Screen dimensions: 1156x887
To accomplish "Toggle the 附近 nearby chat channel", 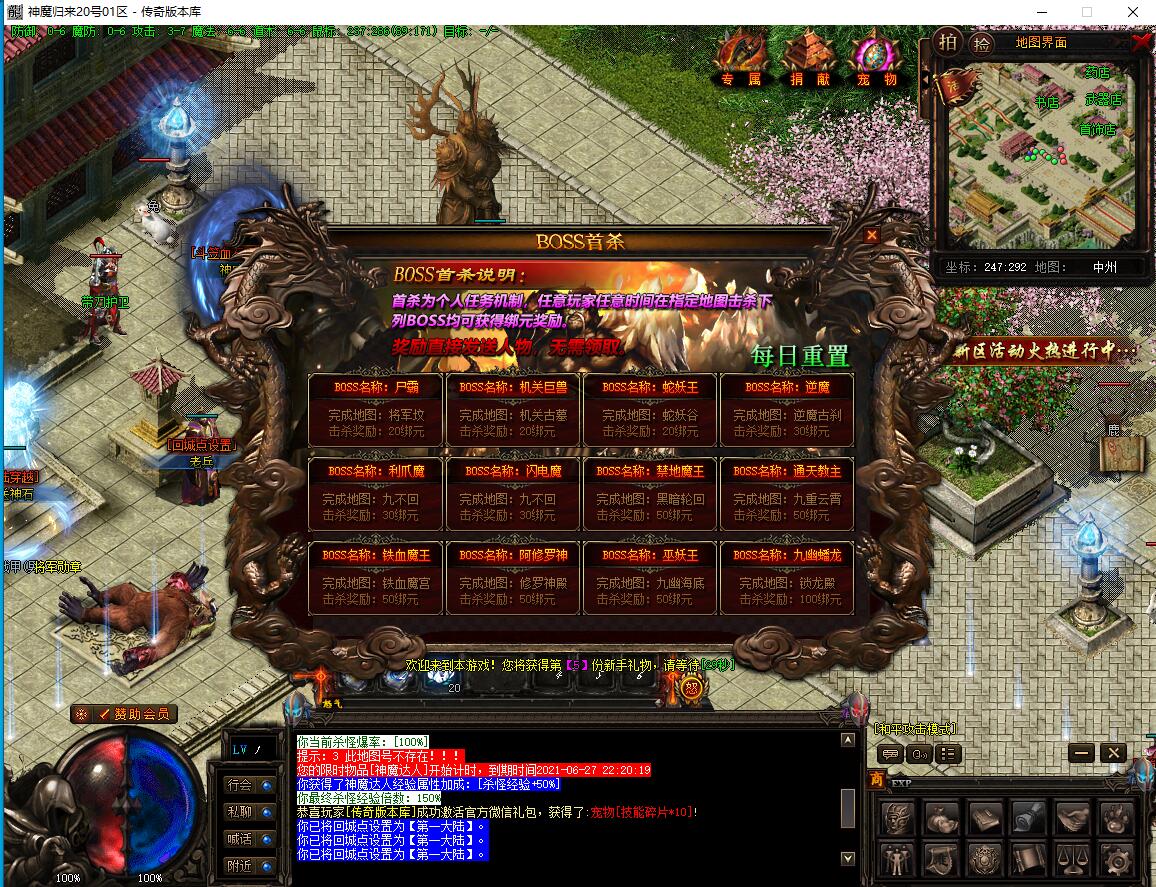I will click(239, 866).
